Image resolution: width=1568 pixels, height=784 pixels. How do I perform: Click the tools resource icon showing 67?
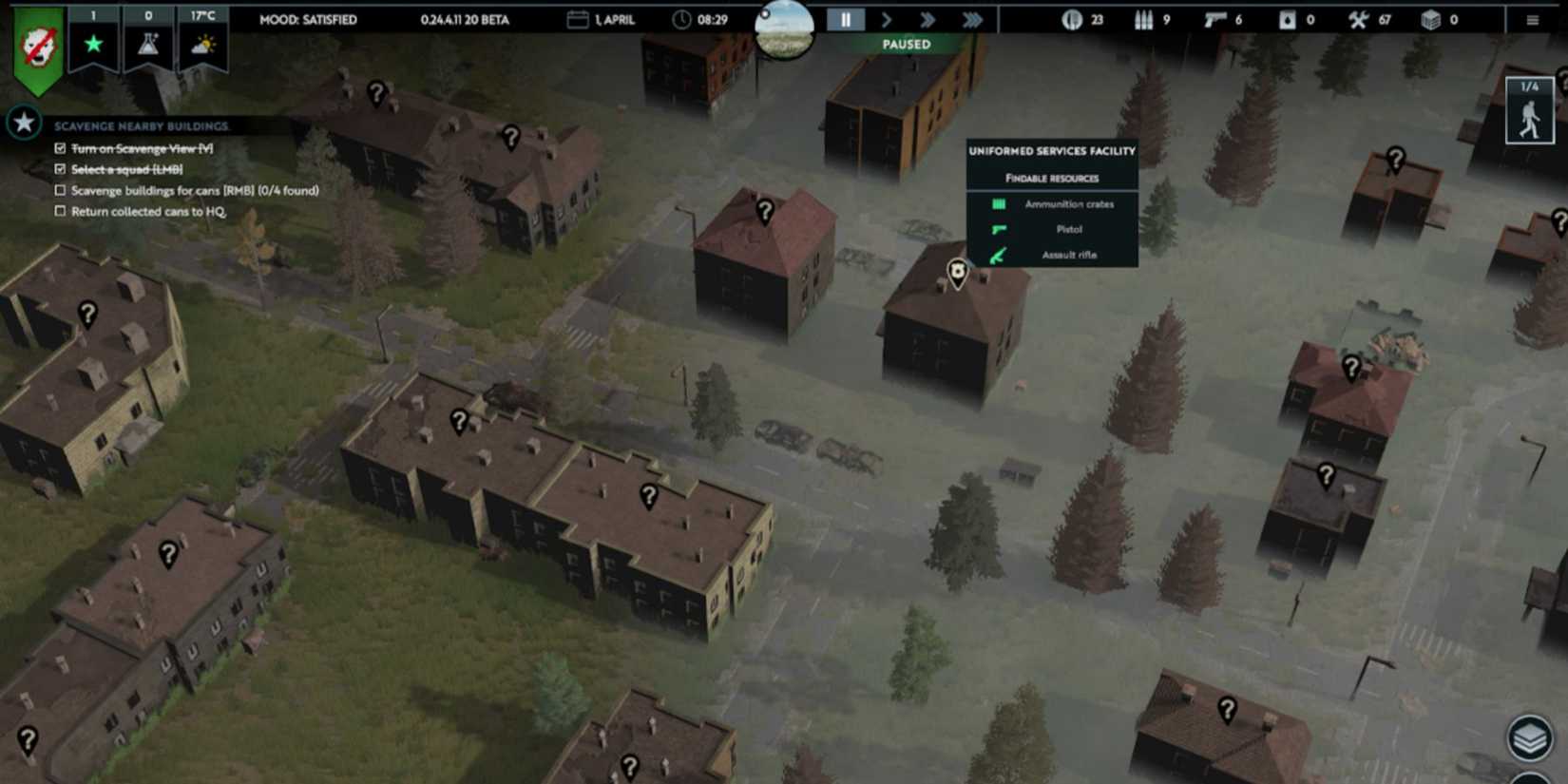[x=1359, y=19]
